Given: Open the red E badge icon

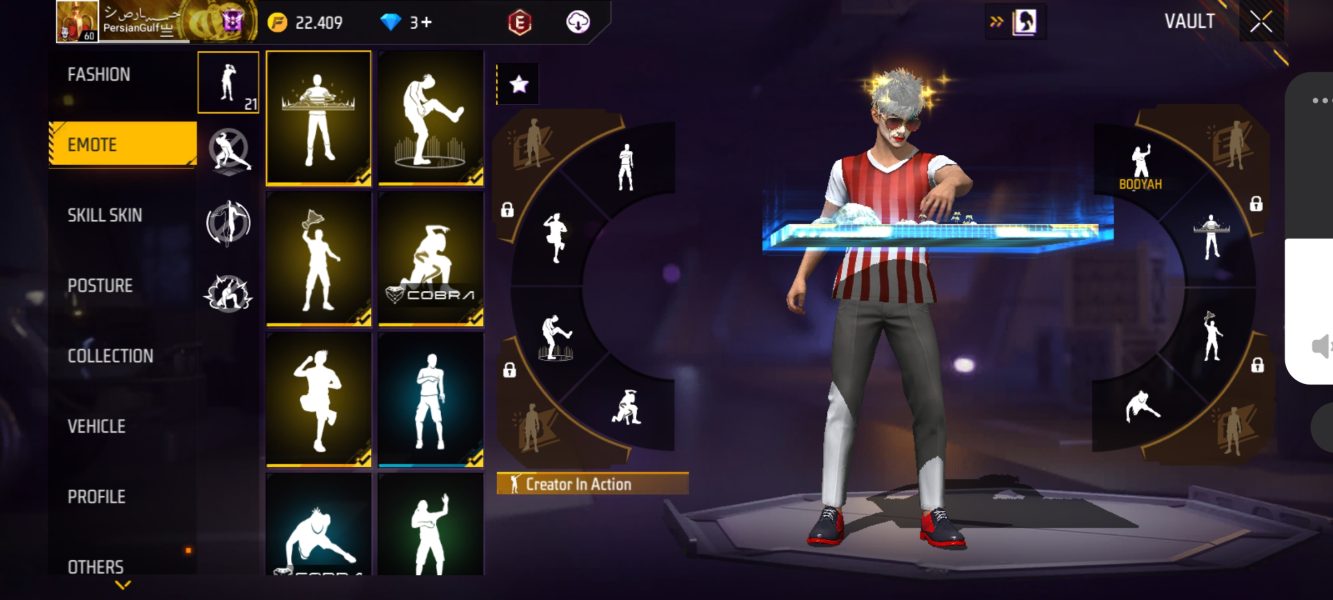Looking at the screenshot, I should click(518, 22).
